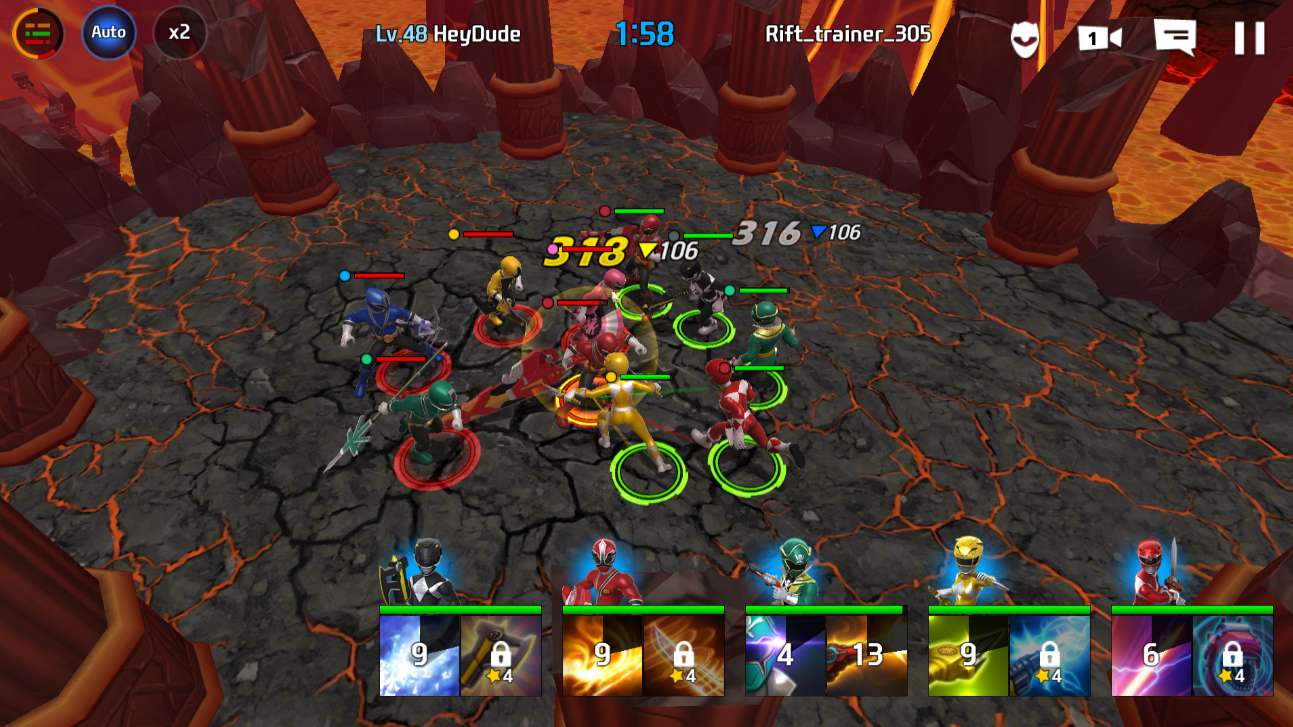
Task: Switch camera view with the camera icon
Action: (x=1098, y=38)
